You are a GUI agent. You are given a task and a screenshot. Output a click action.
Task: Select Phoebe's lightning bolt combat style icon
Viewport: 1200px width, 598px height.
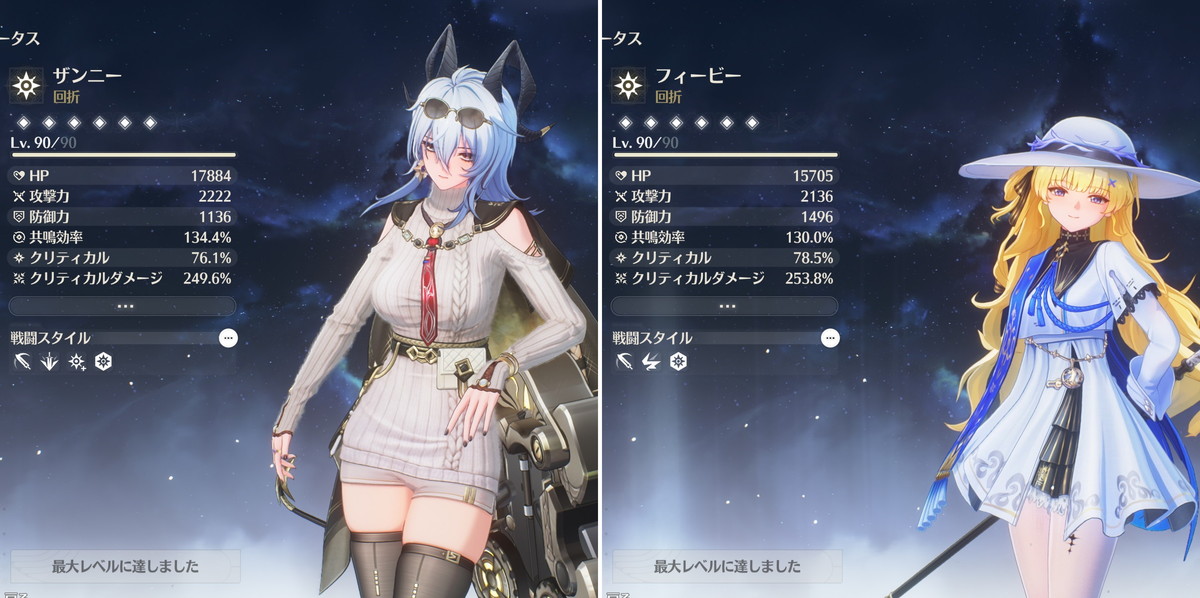click(651, 361)
